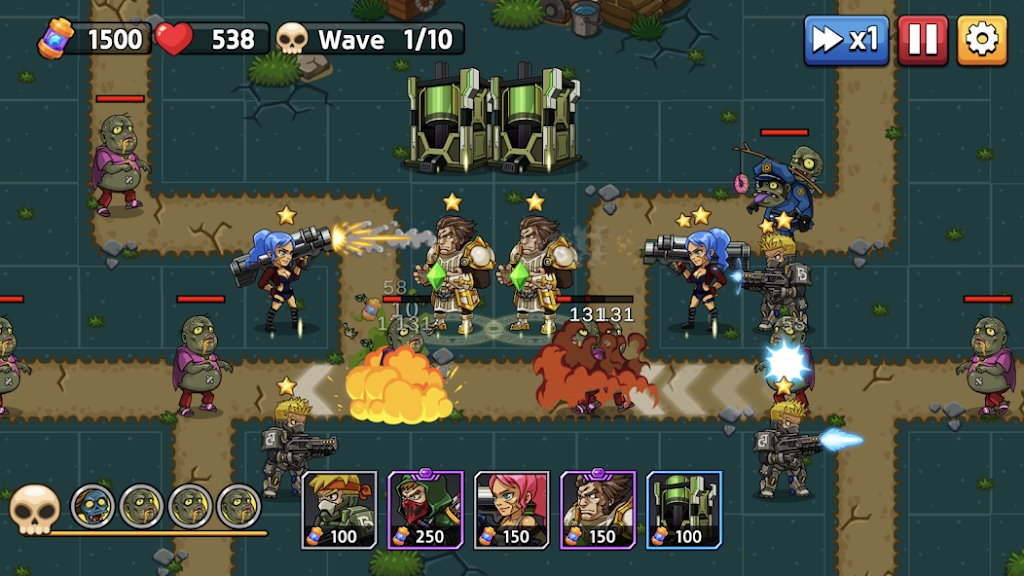Viewport: 1024px width, 576px height.
Task: Select the blond masked soldier card costing 100
Action: point(339,510)
